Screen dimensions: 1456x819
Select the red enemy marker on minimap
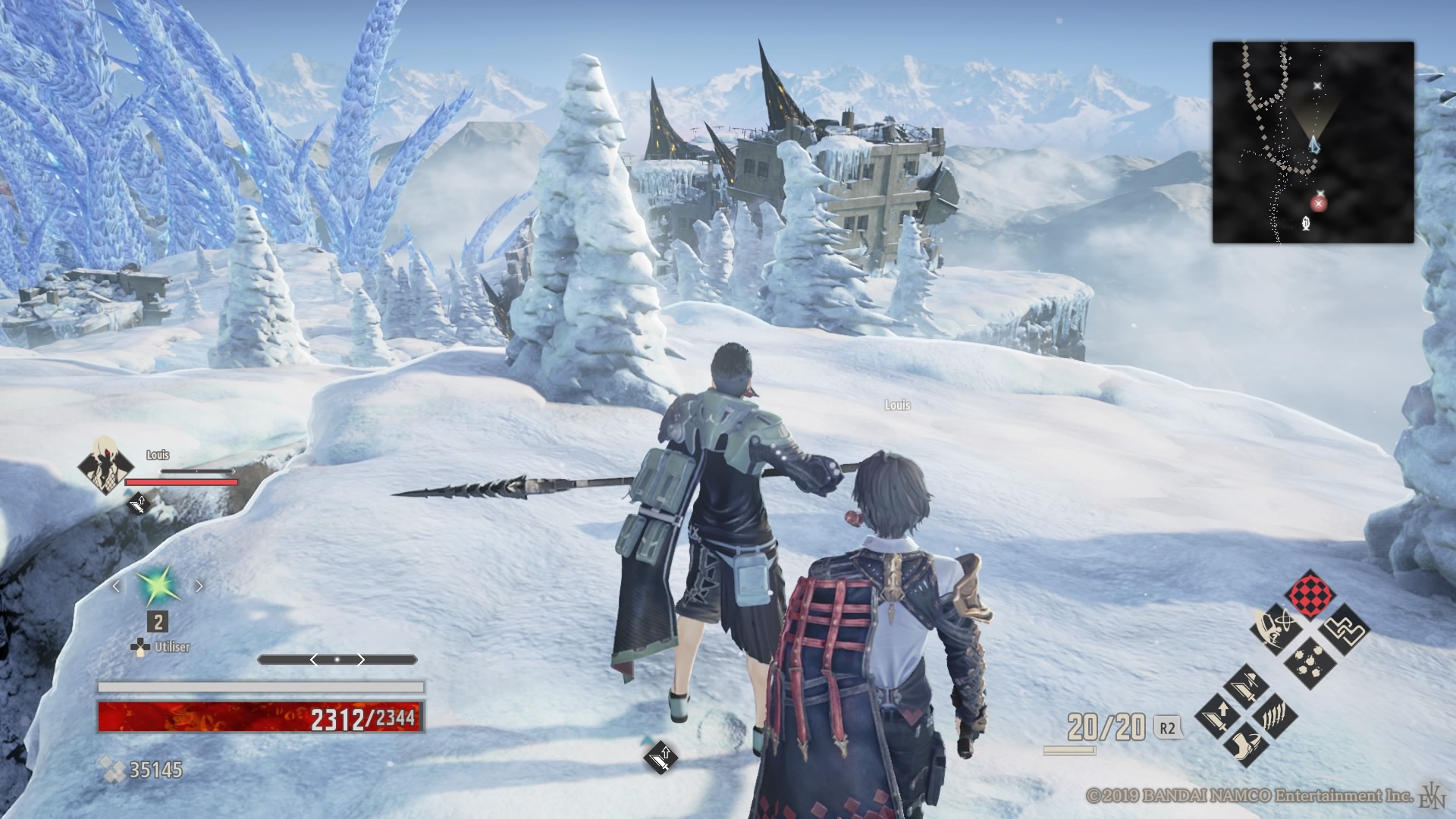tap(1319, 203)
